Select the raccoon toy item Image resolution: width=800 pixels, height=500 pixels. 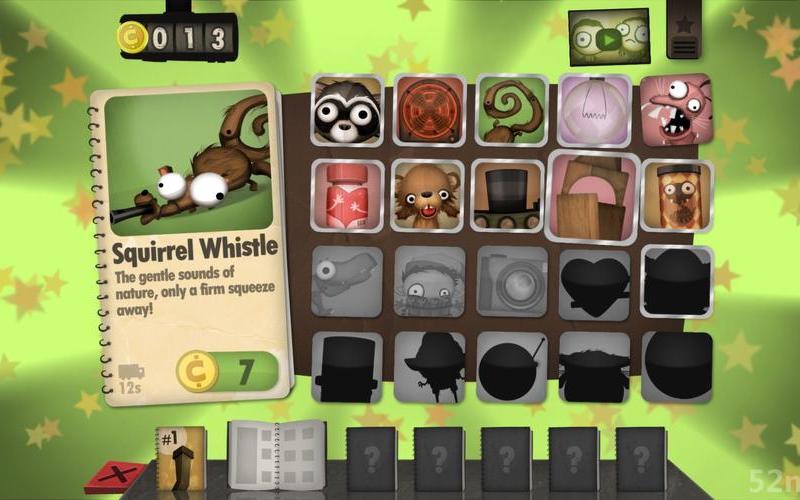[346, 110]
